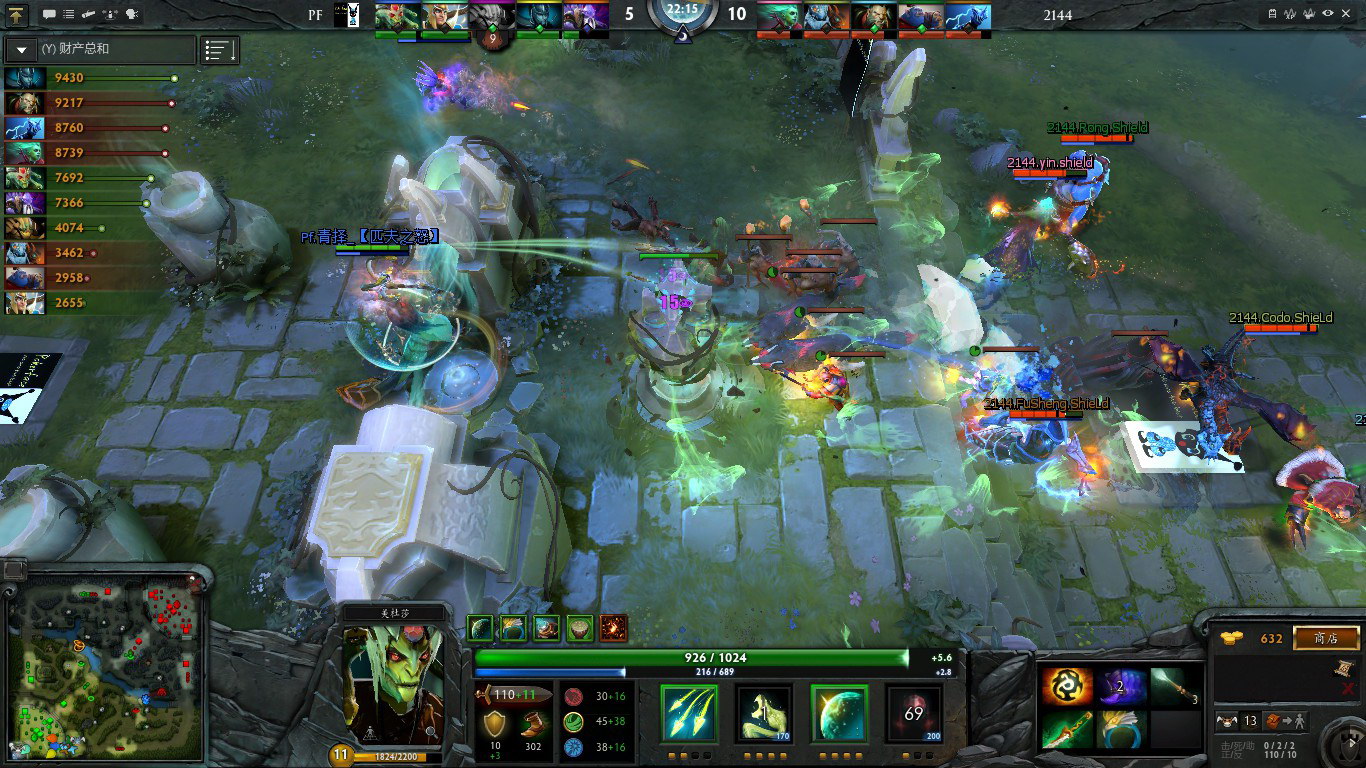Select the winged Ring of Aquila item
The height and width of the screenshot is (768, 1366).
1121,729
